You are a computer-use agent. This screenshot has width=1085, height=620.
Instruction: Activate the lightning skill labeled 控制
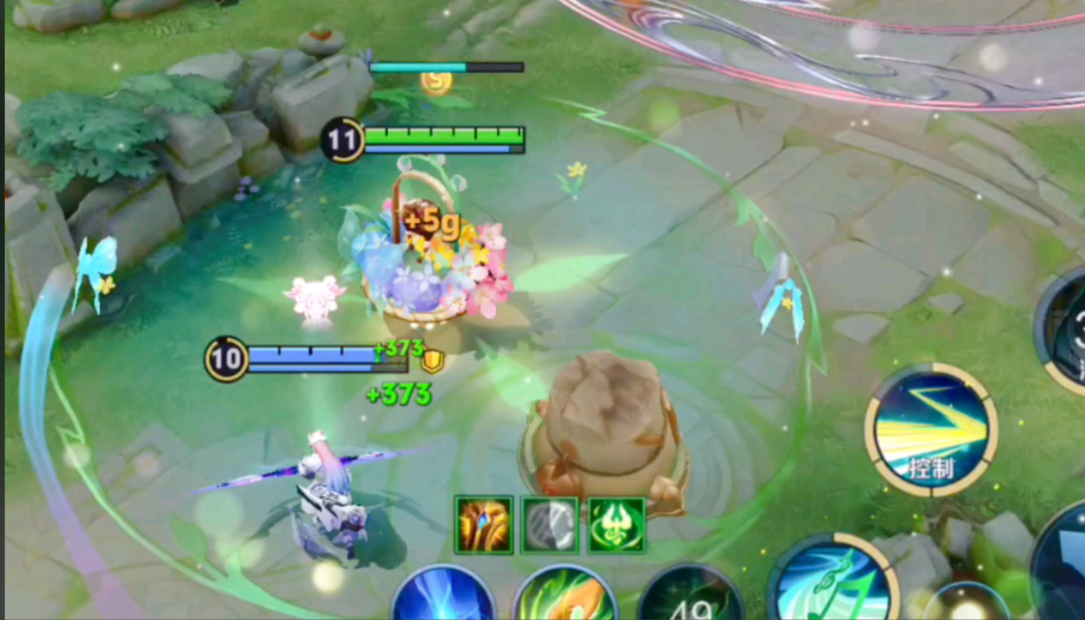point(930,430)
